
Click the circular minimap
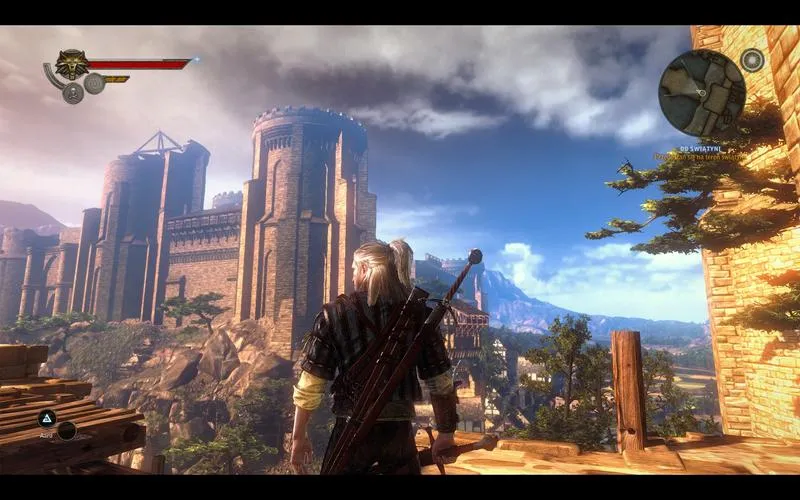pos(702,93)
